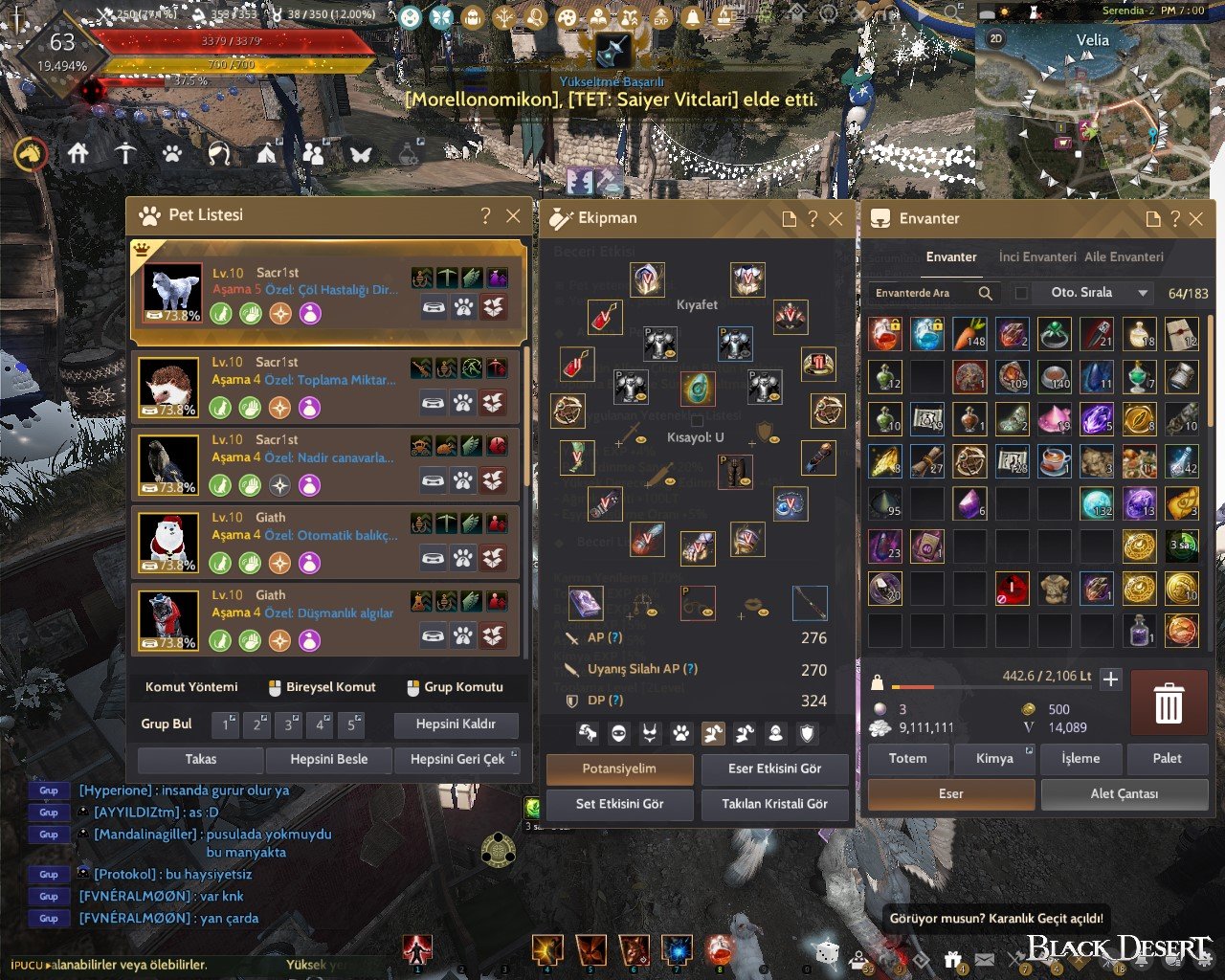Select the horse icon in the left sidebar

30,154
